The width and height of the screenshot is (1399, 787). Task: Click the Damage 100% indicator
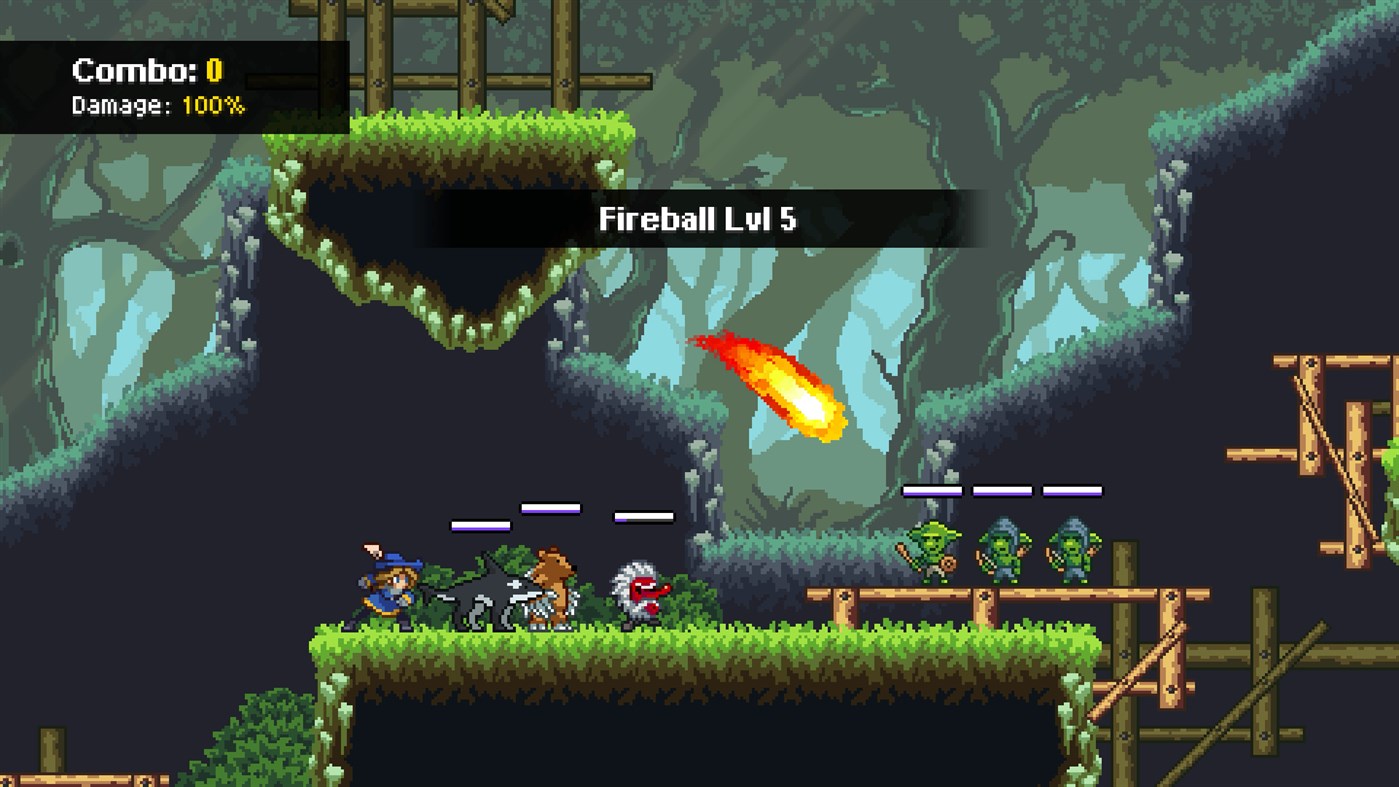[x=160, y=103]
